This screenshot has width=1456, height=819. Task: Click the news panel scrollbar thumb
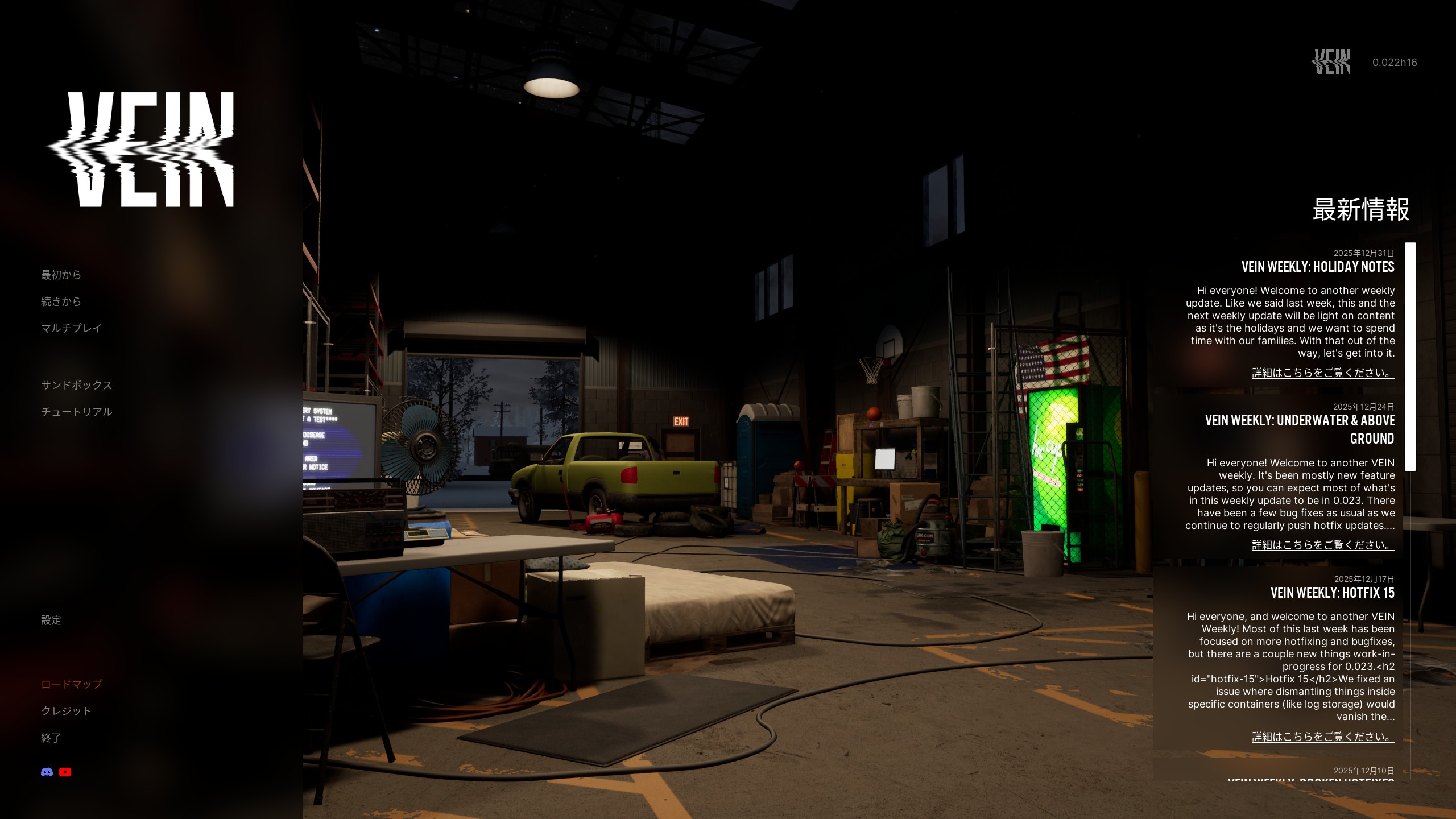1410,357
